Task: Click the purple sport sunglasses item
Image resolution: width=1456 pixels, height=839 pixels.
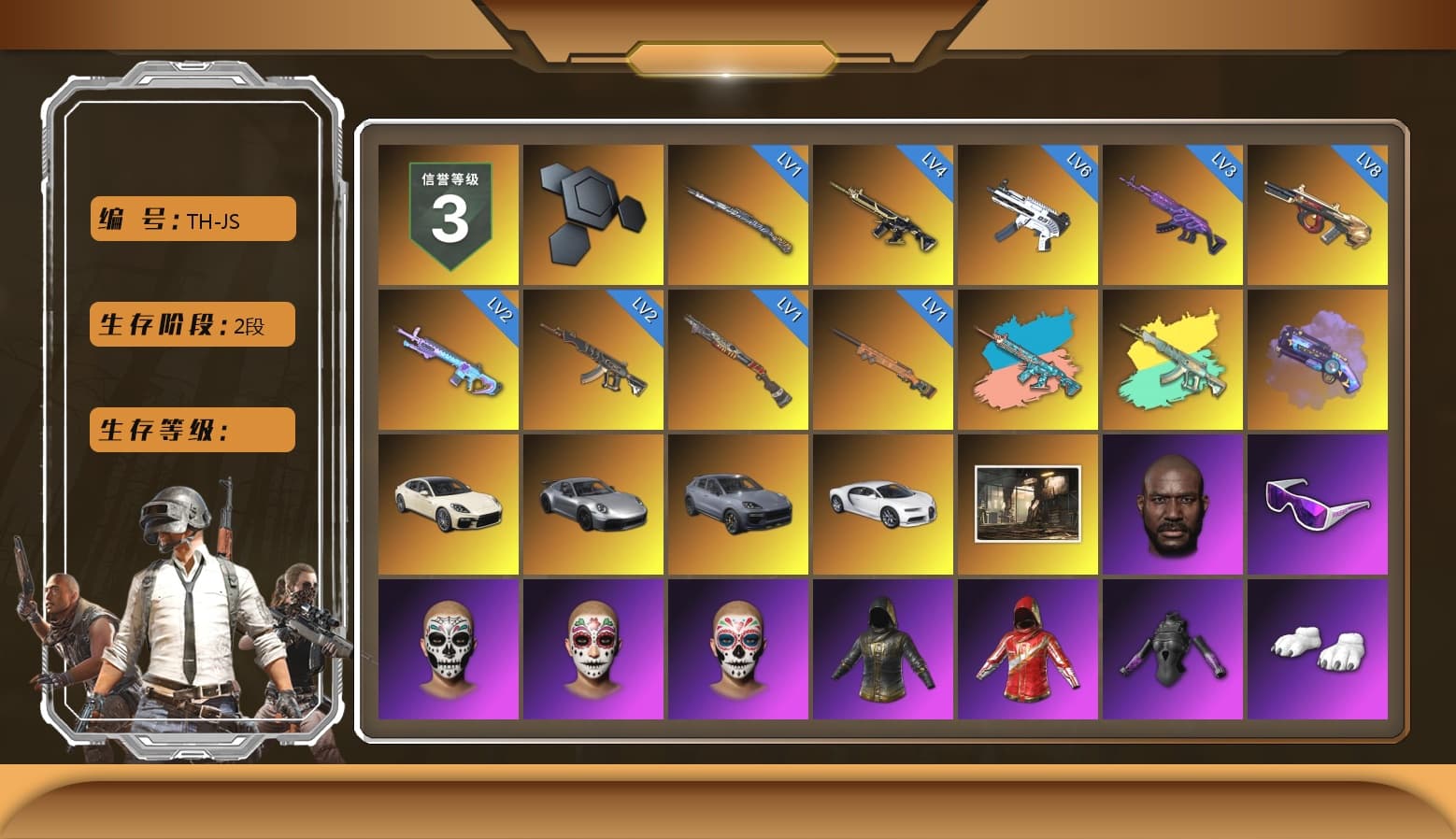Action: coord(1319,505)
